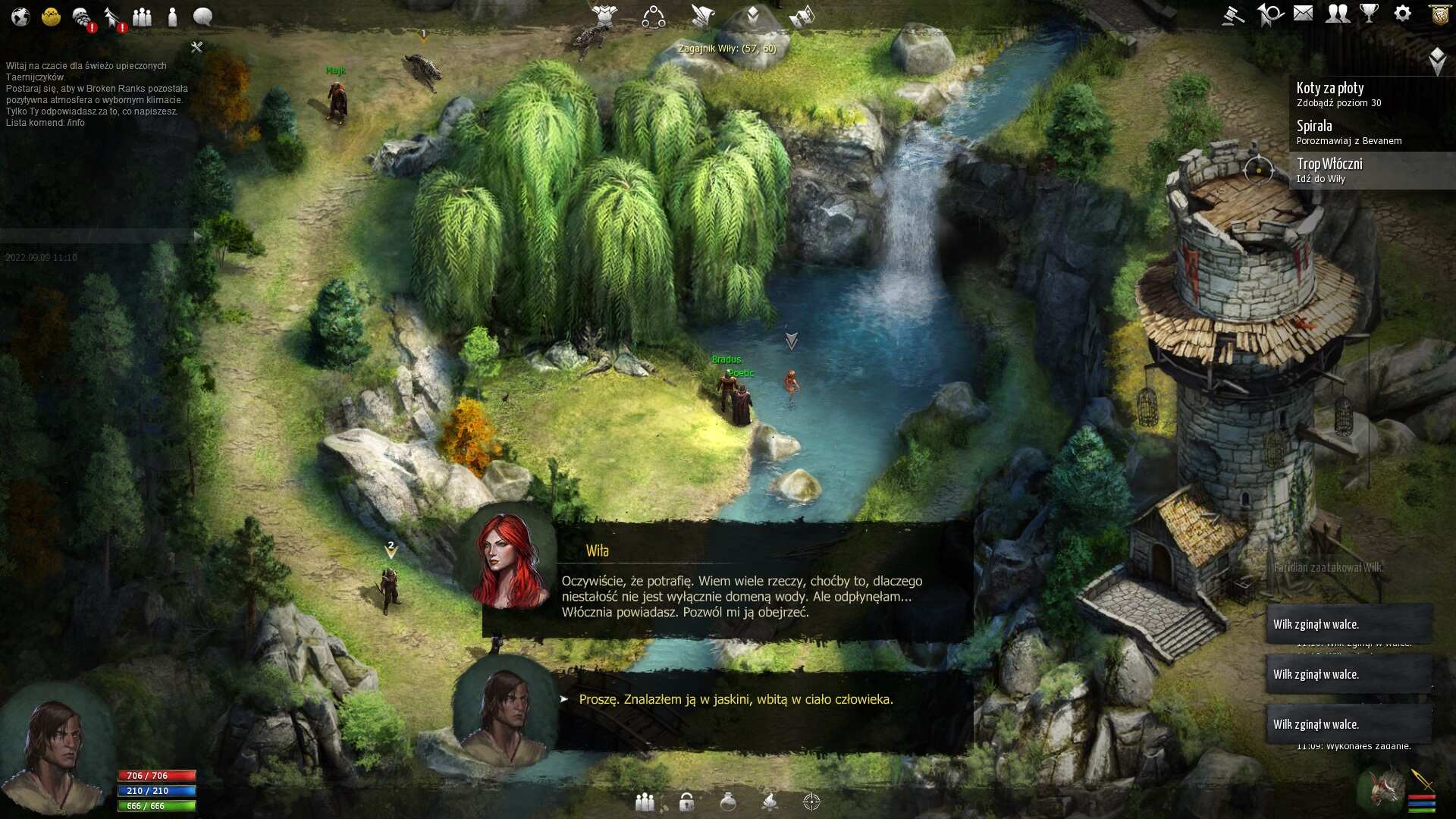
Task: Click the potion flask icon
Action: coord(728,802)
